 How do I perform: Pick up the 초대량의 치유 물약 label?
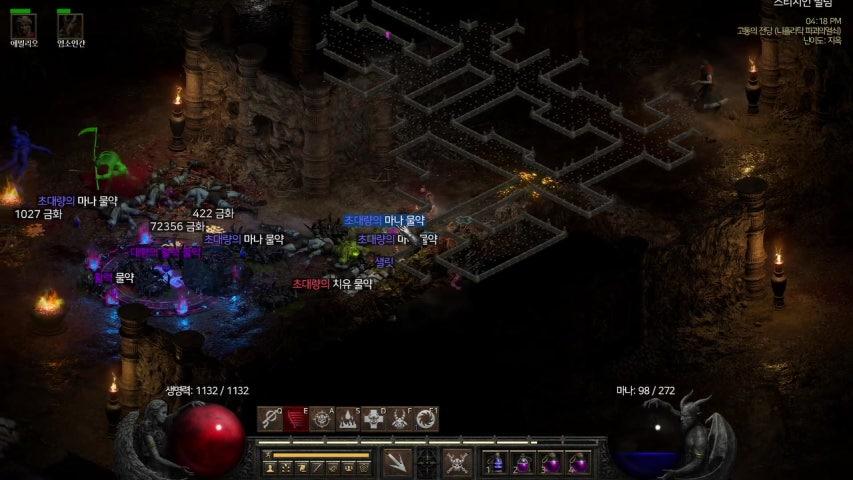(332, 284)
